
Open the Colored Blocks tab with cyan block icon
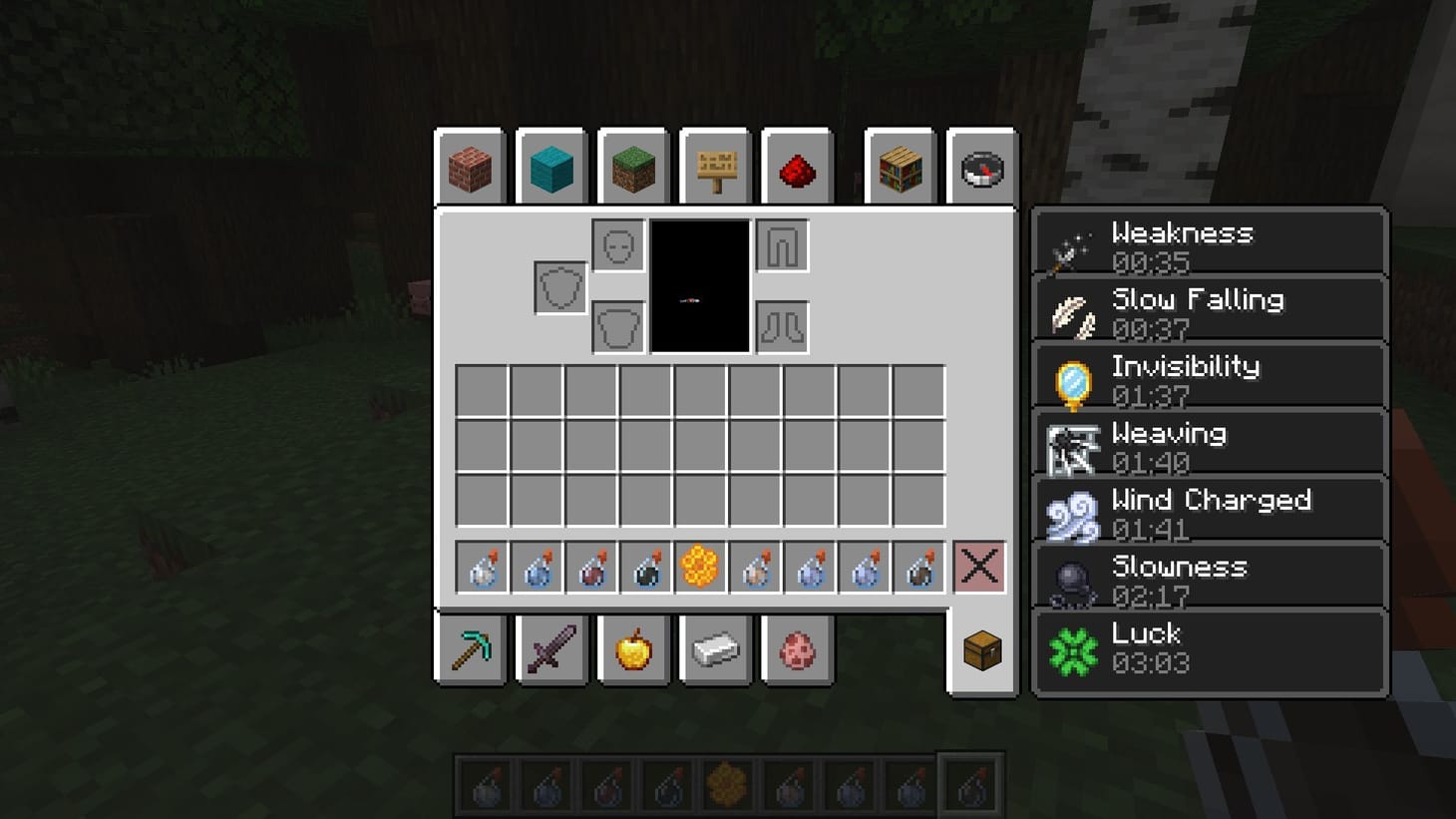pos(550,168)
